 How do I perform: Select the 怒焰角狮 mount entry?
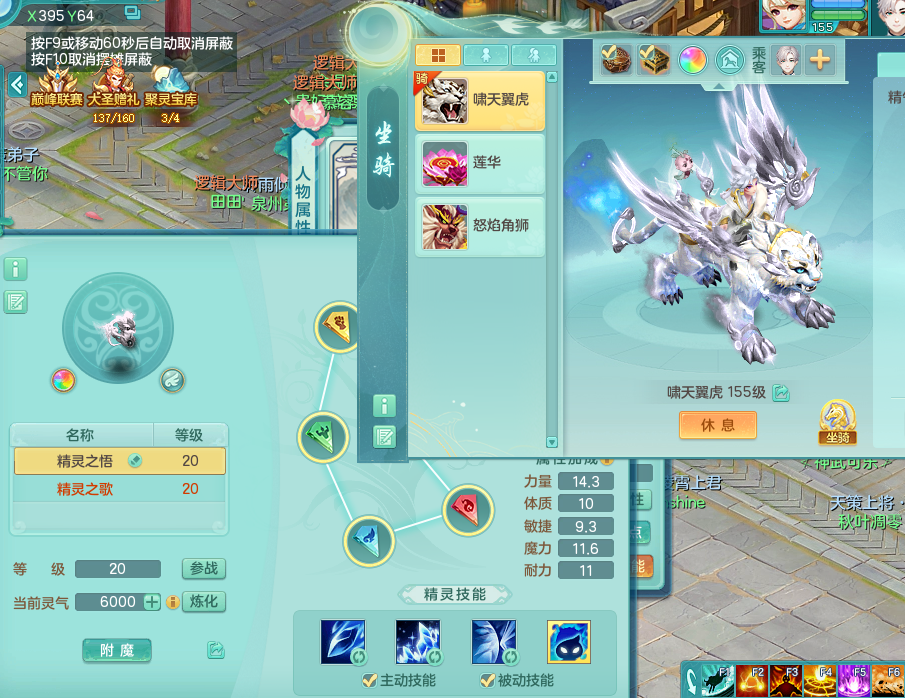pyautogui.click(x=480, y=226)
